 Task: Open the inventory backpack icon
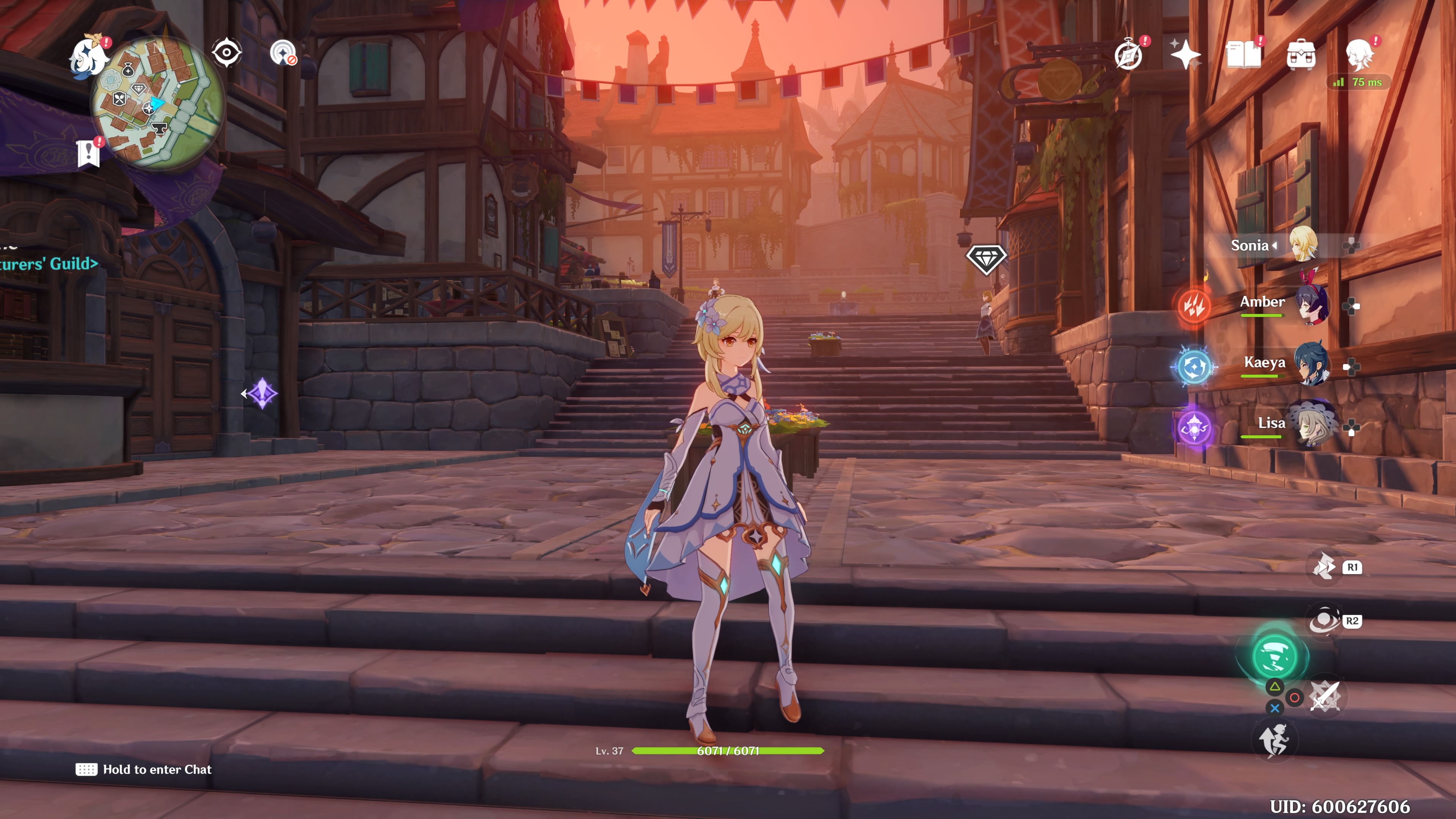click(x=1301, y=55)
